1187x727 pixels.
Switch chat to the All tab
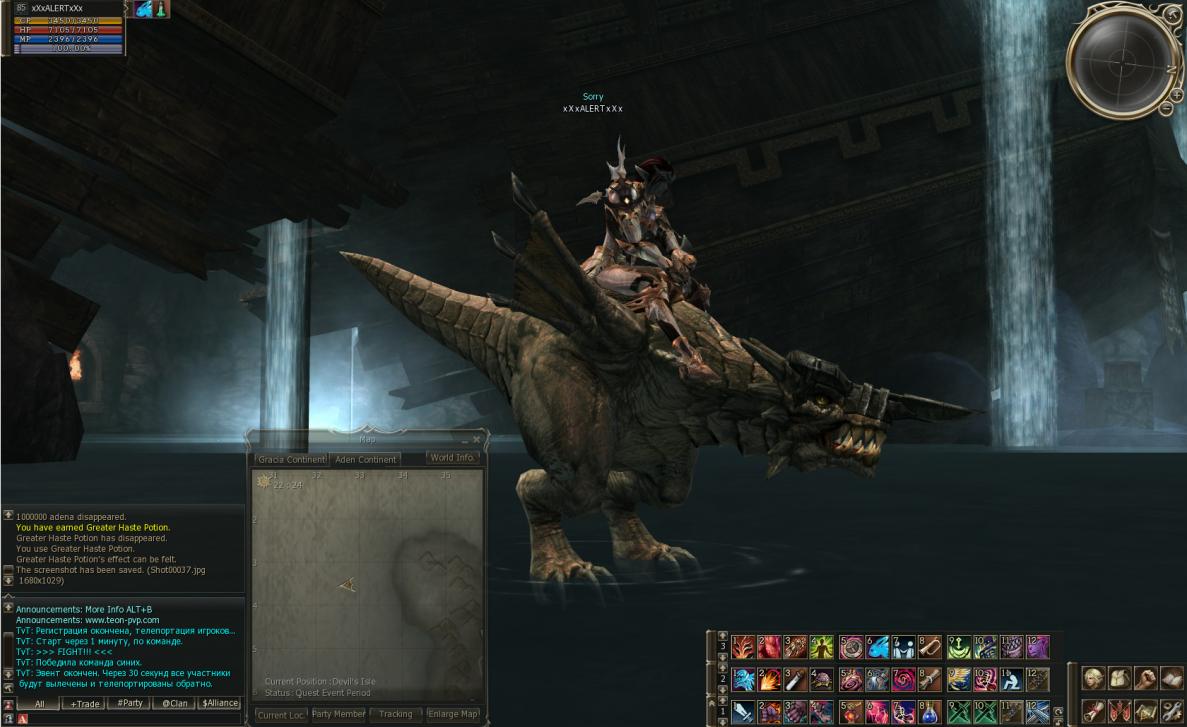pyautogui.click(x=39, y=703)
